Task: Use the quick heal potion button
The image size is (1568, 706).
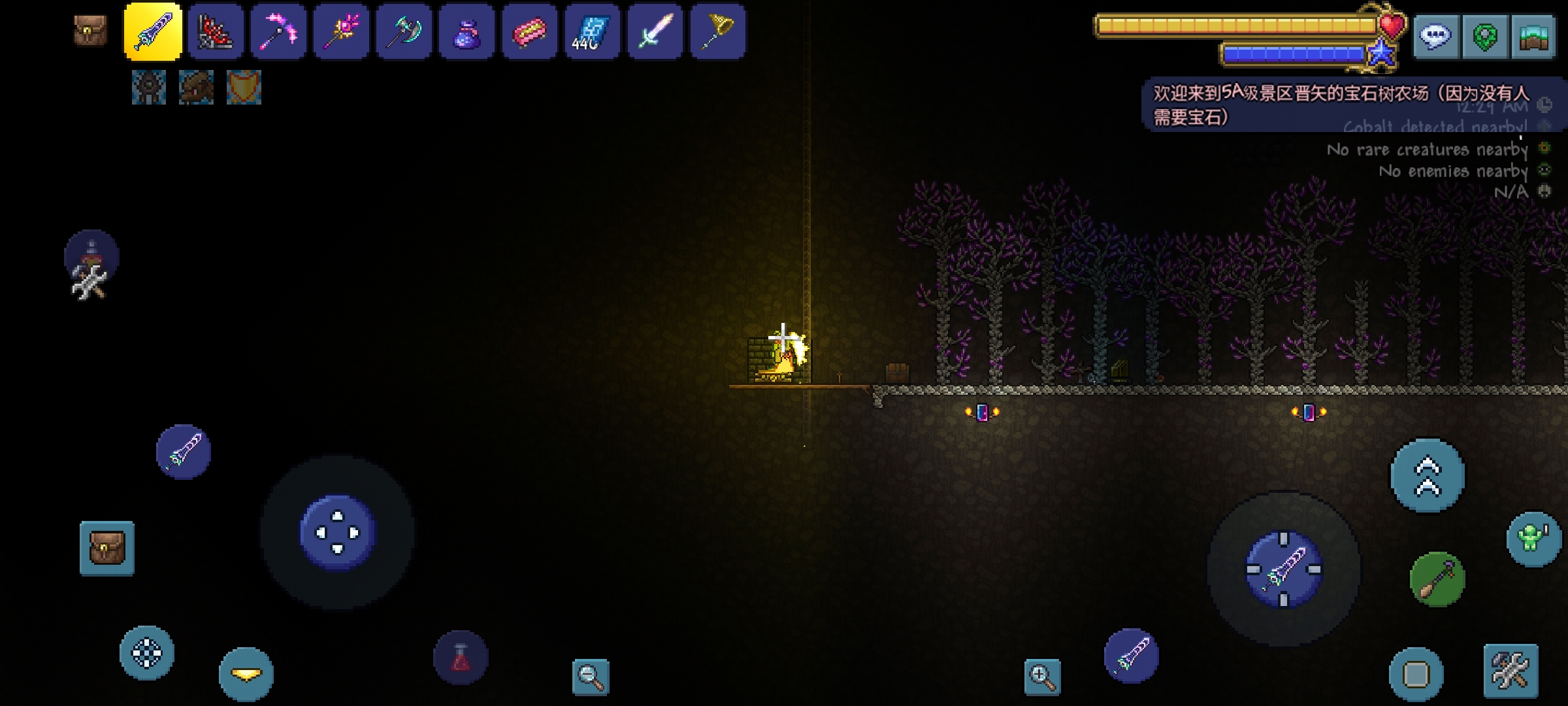Action: click(461, 657)
